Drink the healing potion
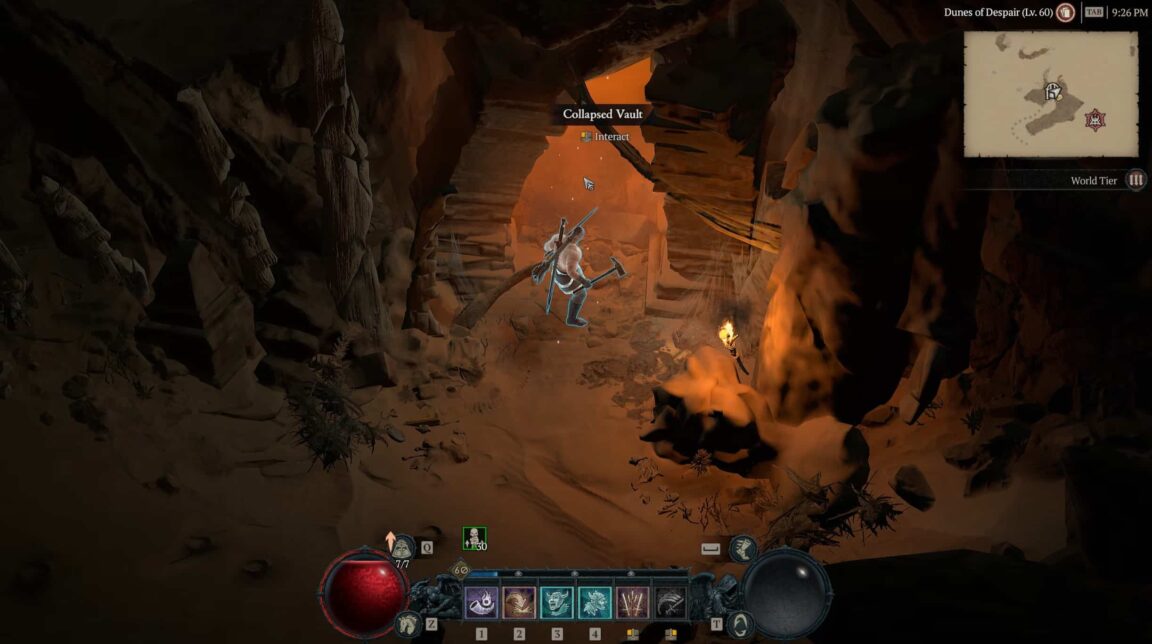The width and height of the screenshot is (1152, 644). 403,547
